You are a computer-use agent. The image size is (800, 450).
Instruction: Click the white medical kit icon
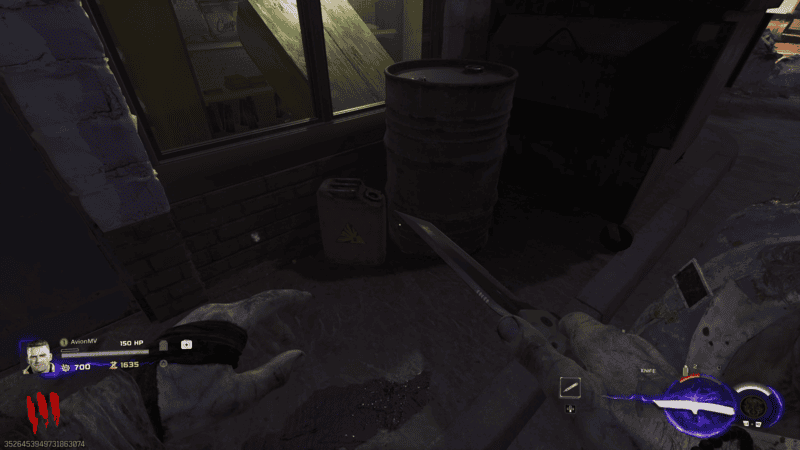click(186, 344)
